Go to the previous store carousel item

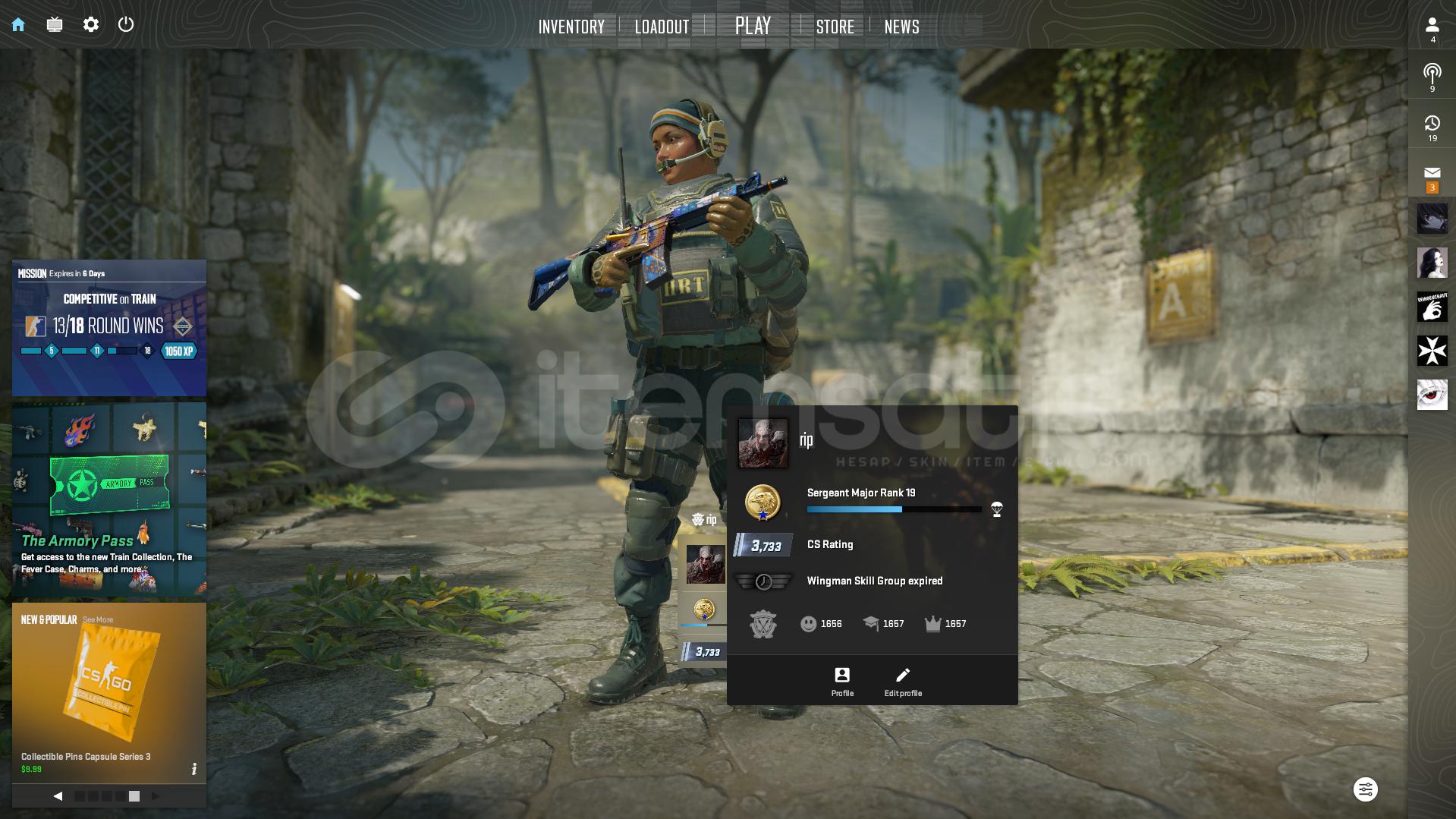[x=58, y=796]
